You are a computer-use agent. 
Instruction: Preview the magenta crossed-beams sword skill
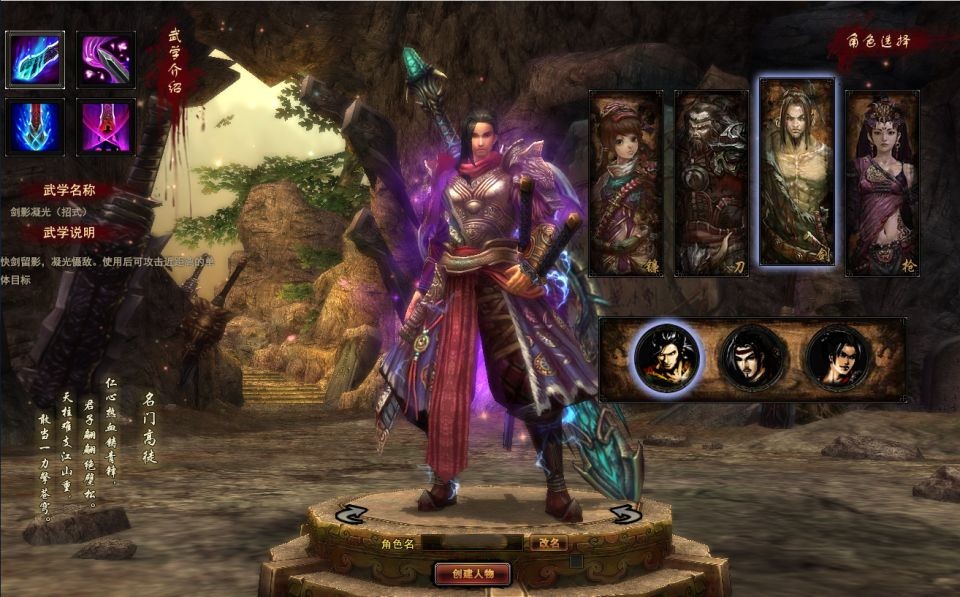106,126
